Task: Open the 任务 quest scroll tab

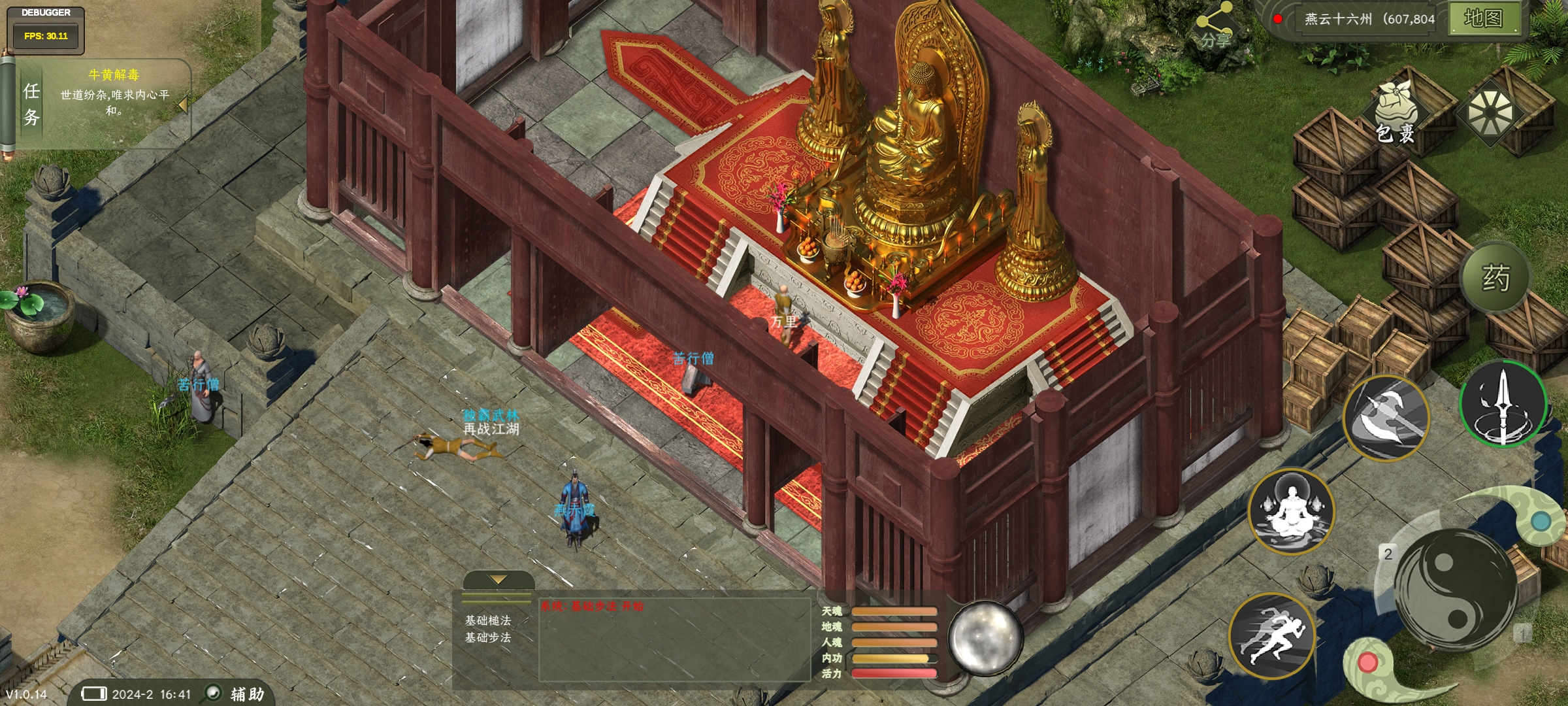Action: 31,105
